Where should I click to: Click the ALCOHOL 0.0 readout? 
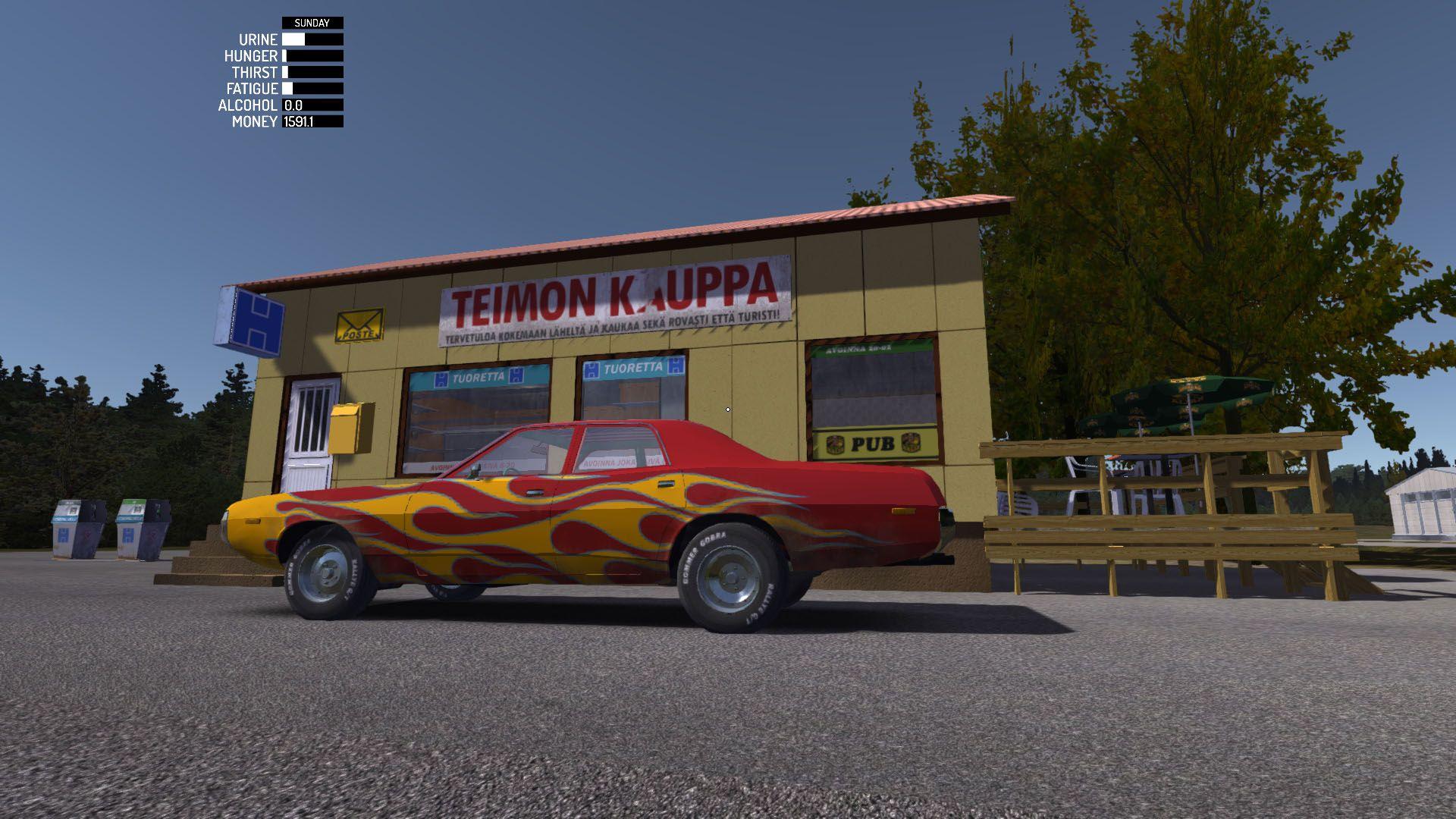pyautogui.click(x=294, y=108)
